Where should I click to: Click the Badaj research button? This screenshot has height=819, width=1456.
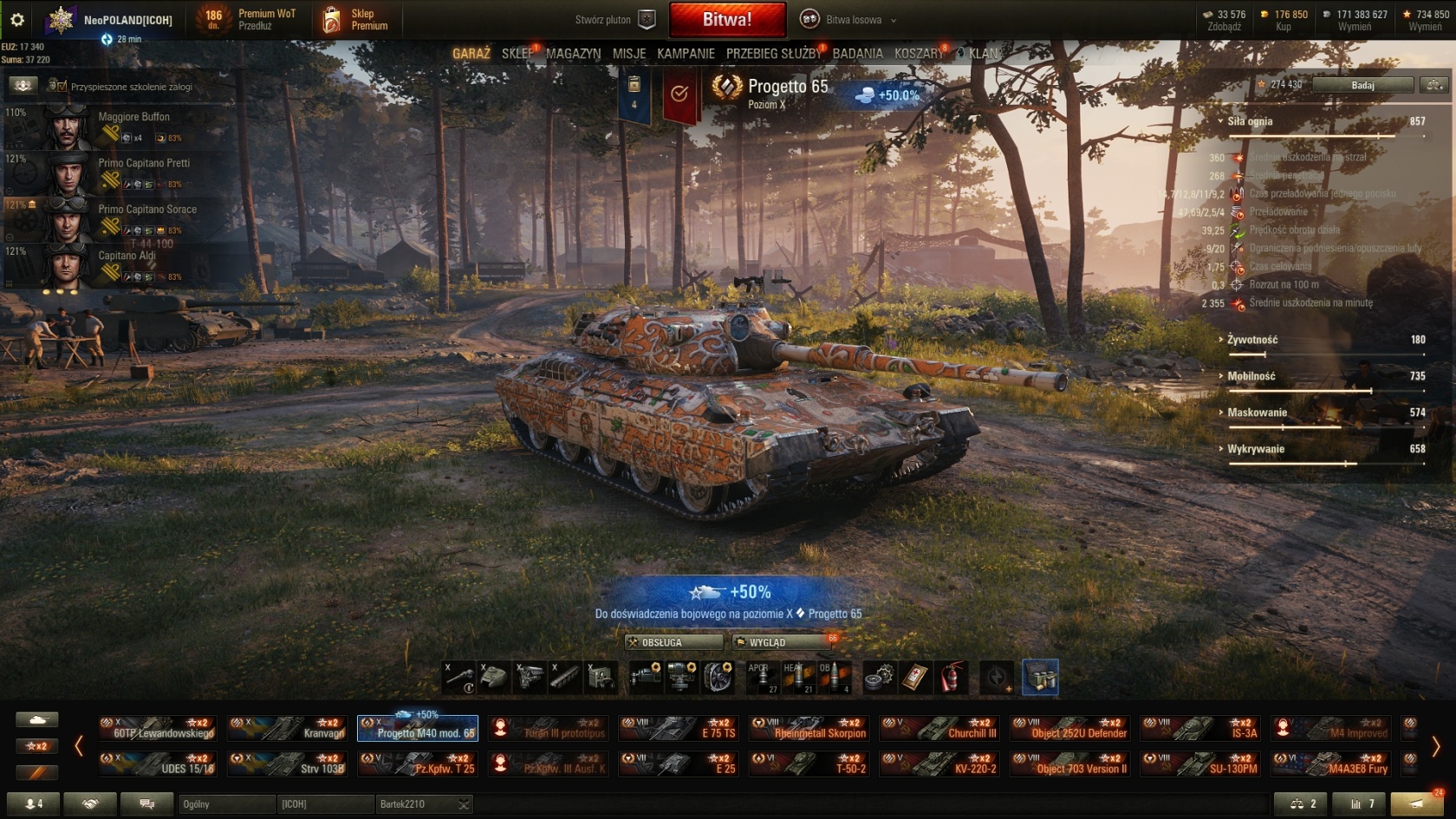pyautogui.click(x=1362, y=85)
